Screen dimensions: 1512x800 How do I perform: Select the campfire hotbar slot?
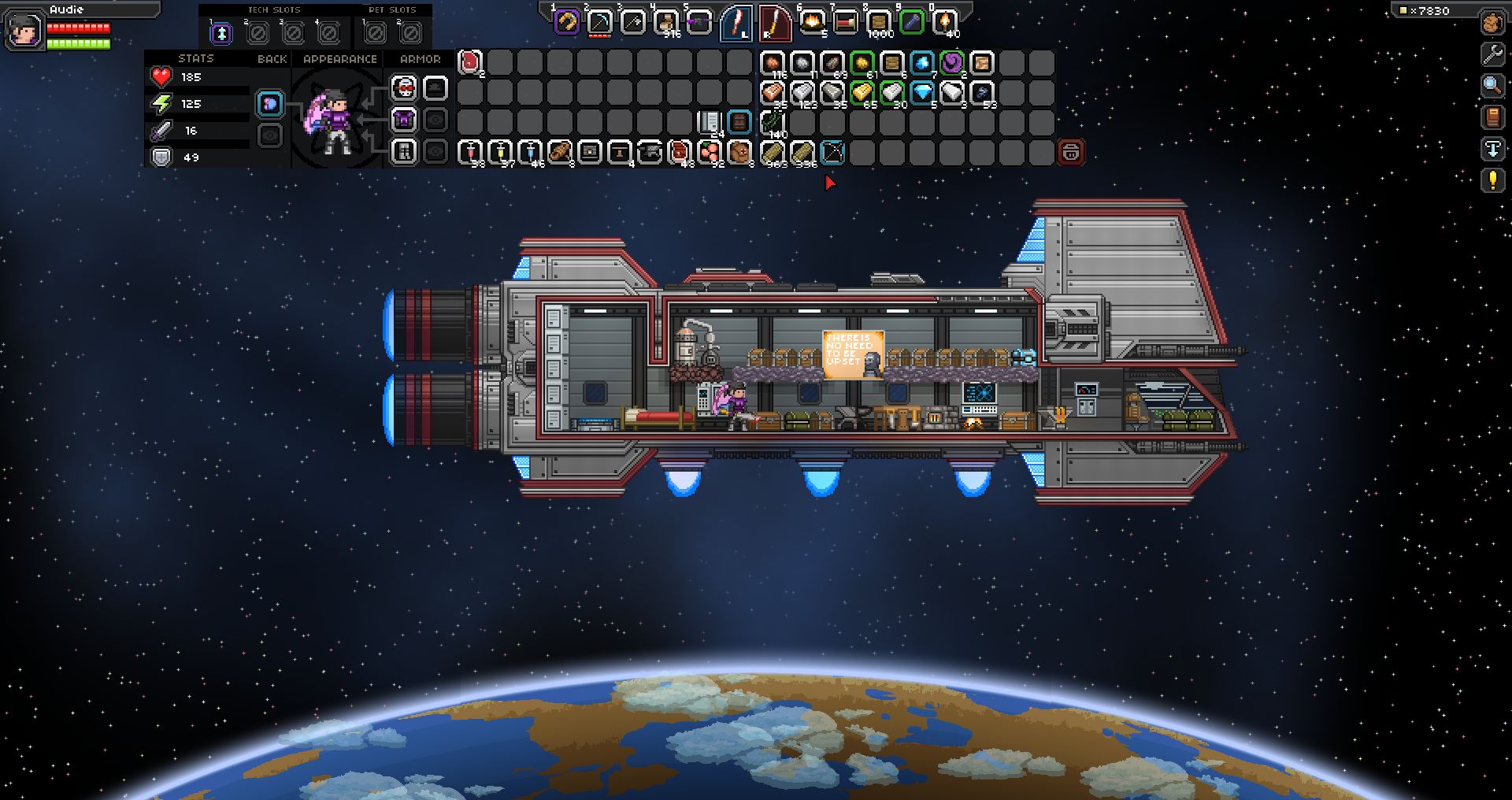coord(812,22)
